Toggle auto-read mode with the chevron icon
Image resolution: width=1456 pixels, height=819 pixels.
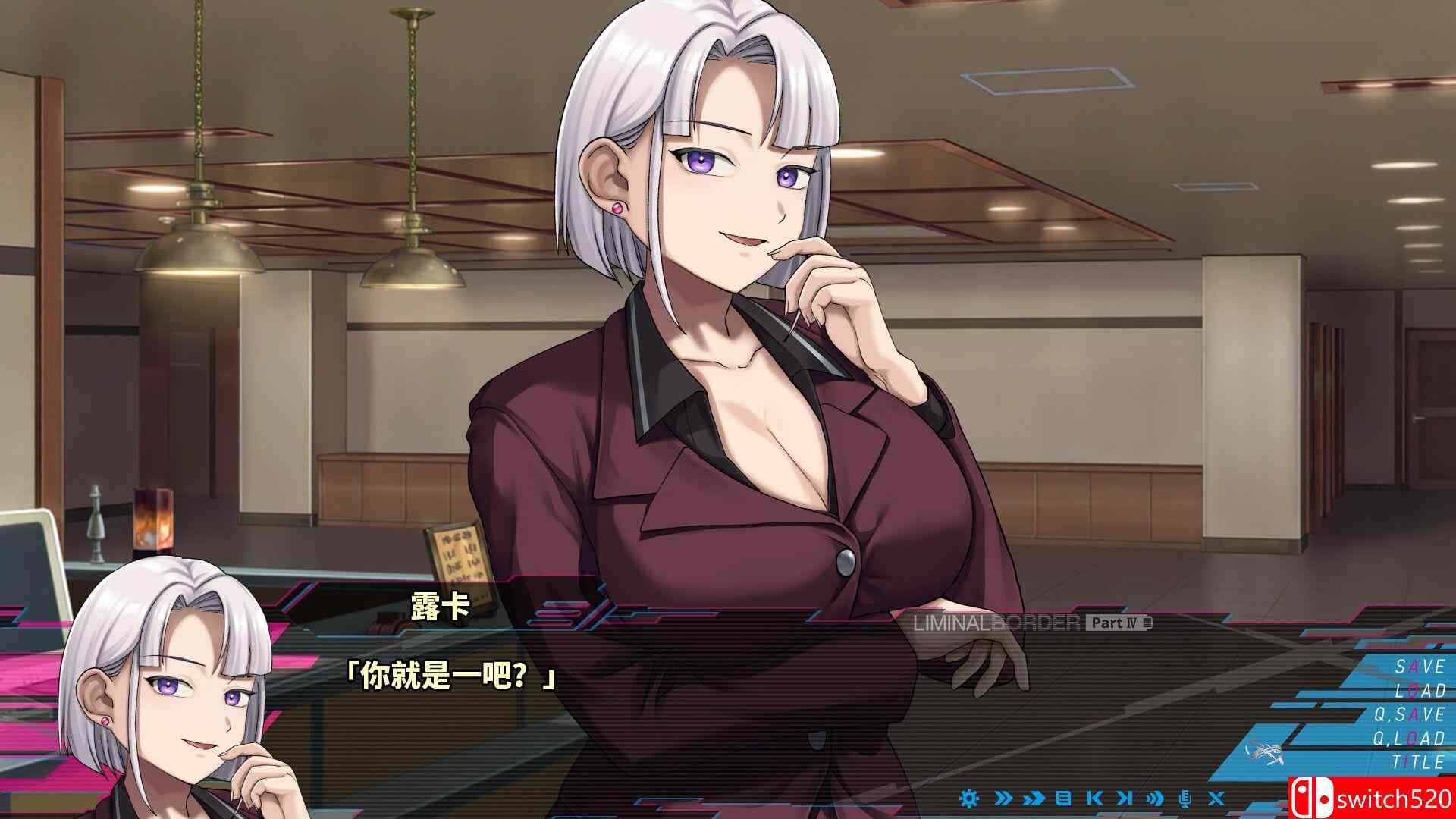[x=1005, y=798]
